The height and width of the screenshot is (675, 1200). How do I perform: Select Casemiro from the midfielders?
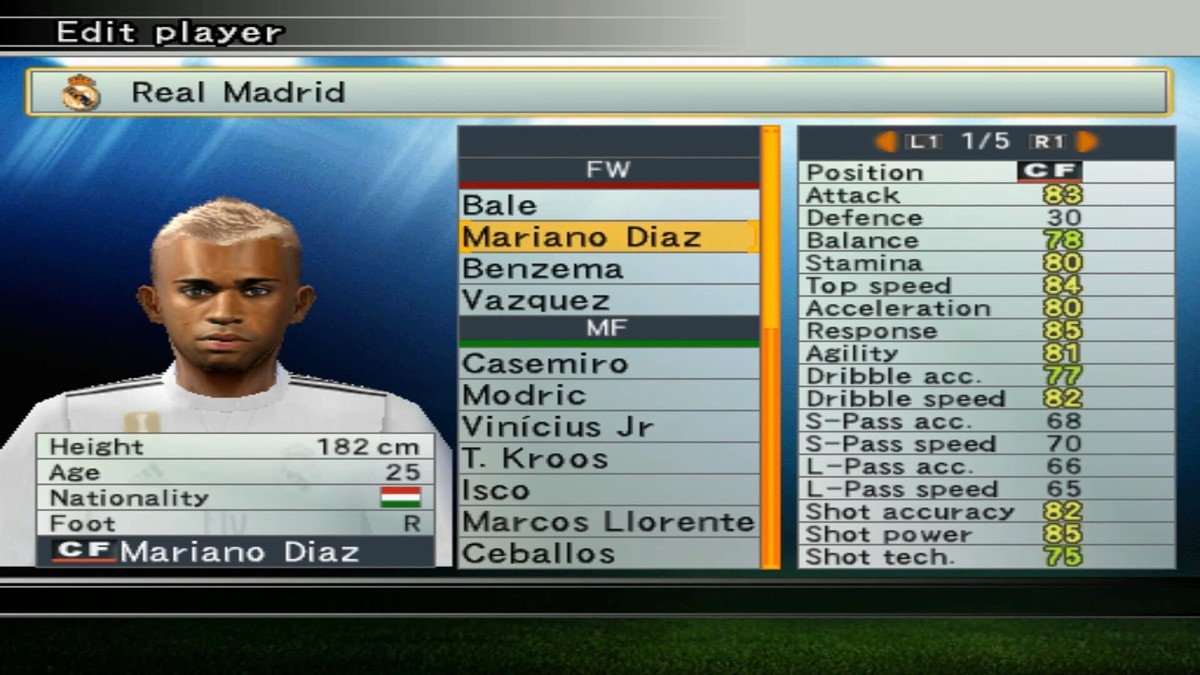[608, 363]
